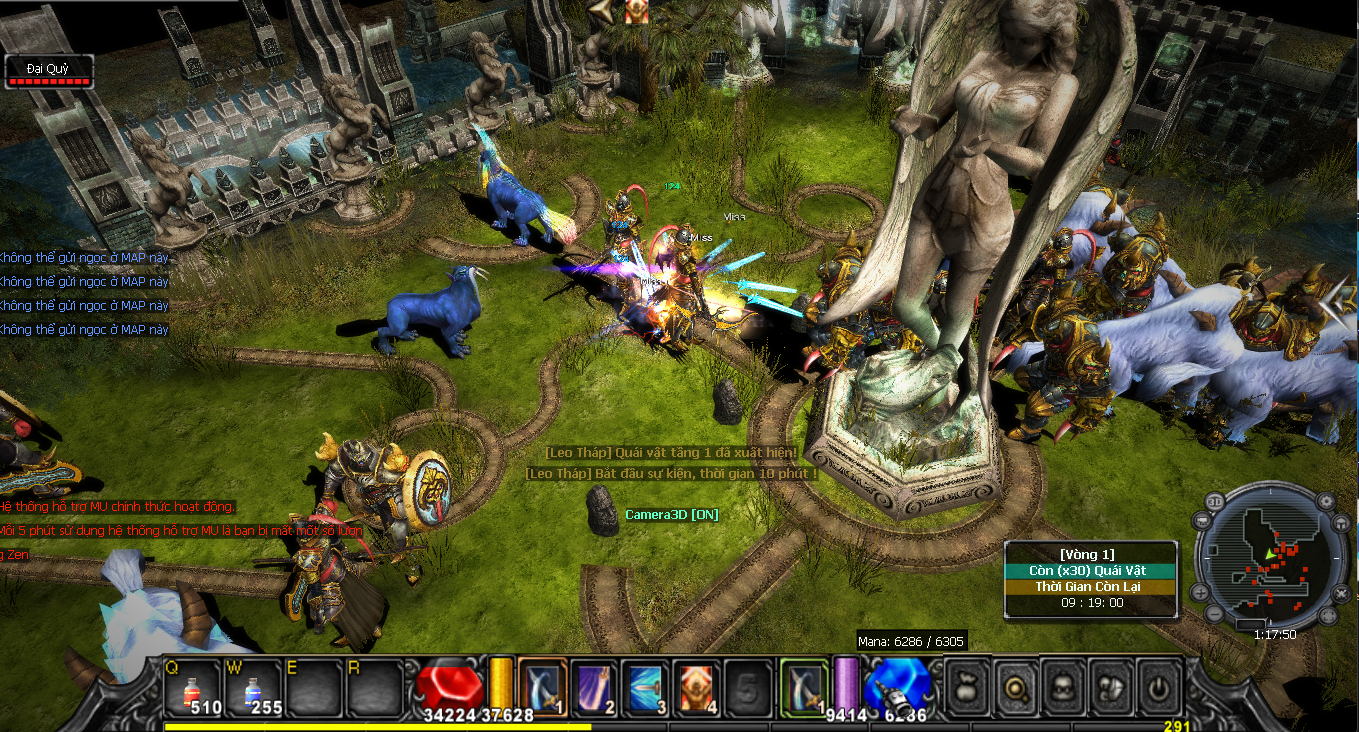Open the inventory bag button
The width and height of the screenshot is (1359, 732).
[x=968, y=686]
